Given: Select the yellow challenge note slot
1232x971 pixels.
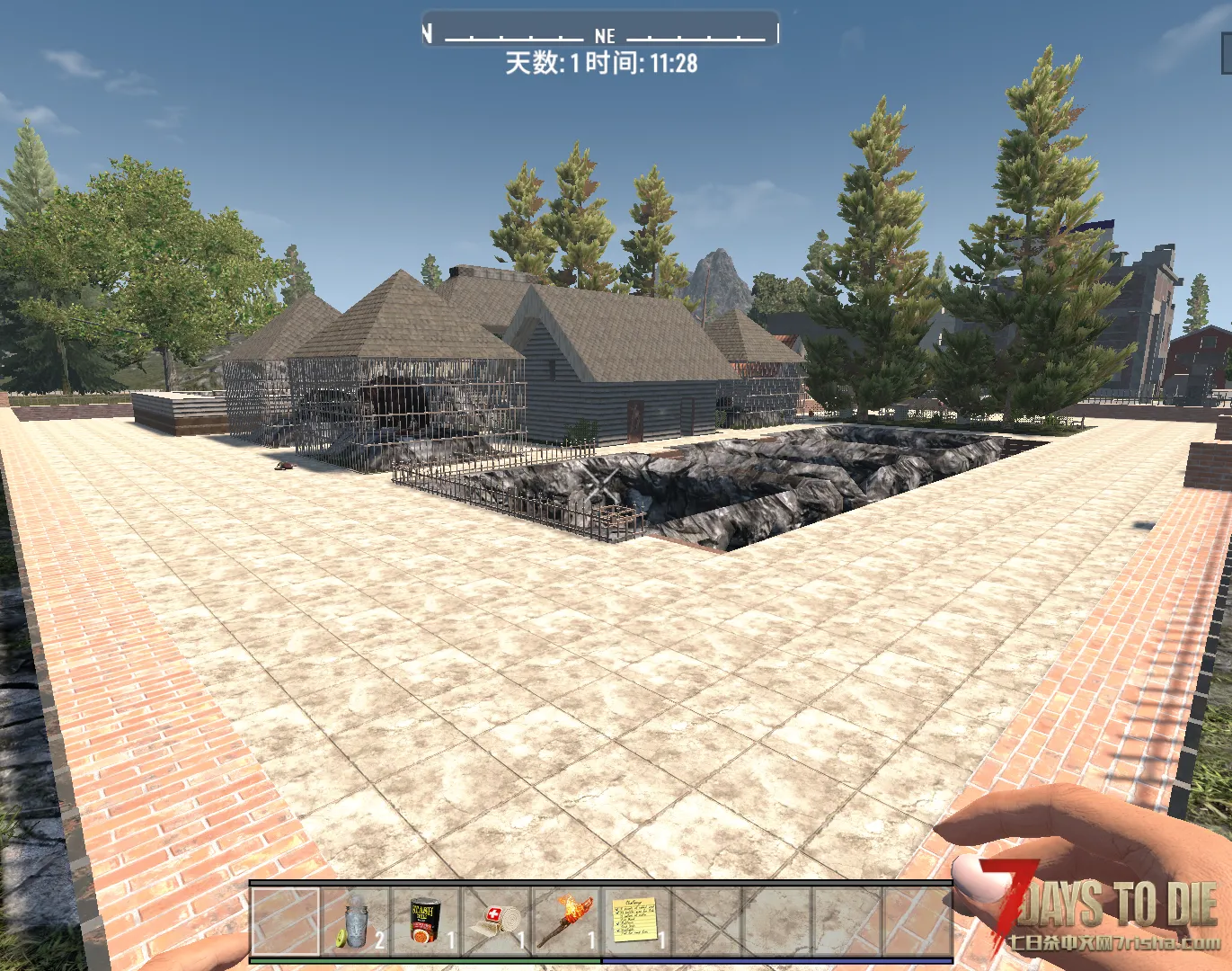Looking at the screenshot, I should tap(636, 921).
